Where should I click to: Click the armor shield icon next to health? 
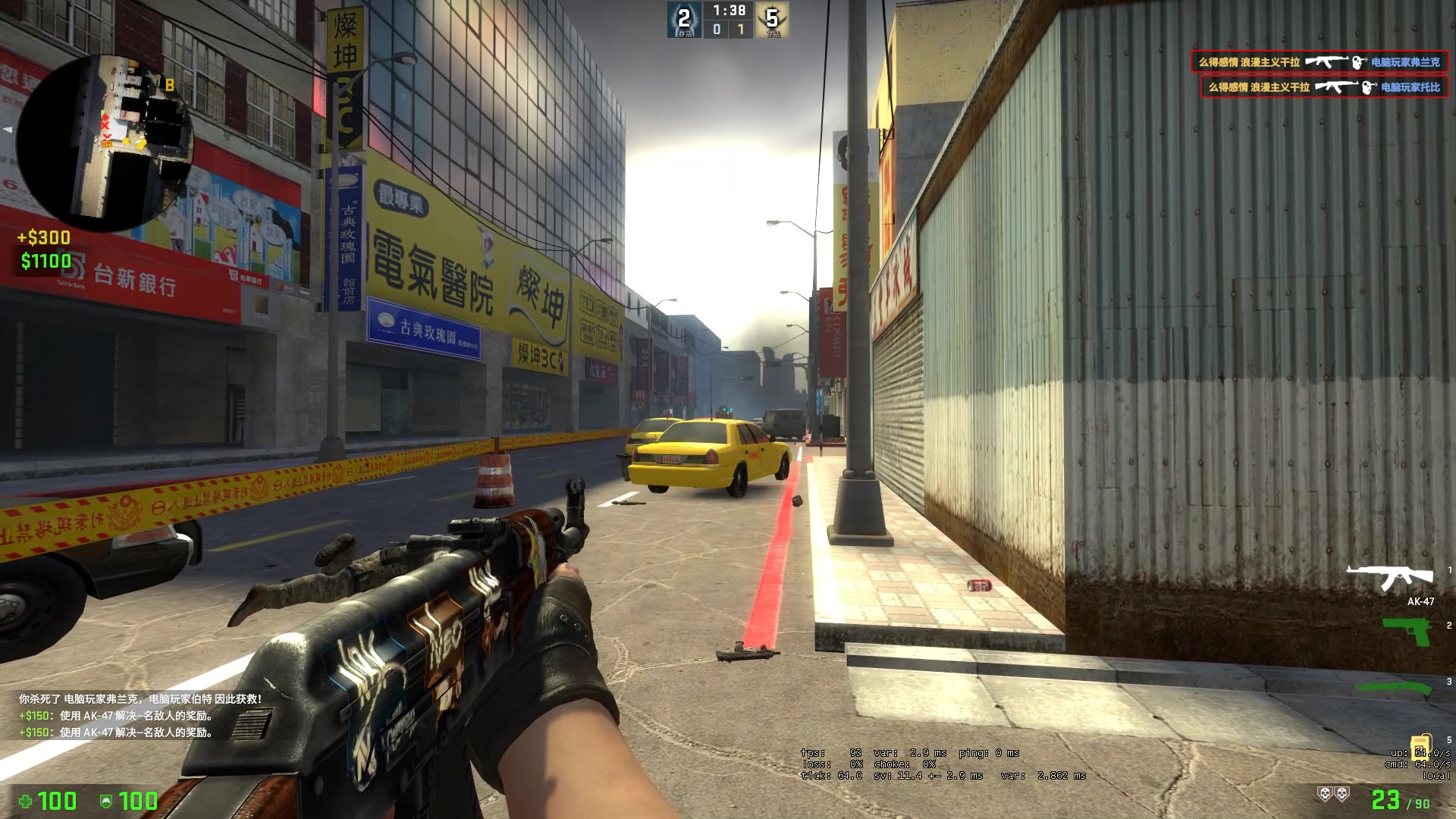tap(107, 802)
